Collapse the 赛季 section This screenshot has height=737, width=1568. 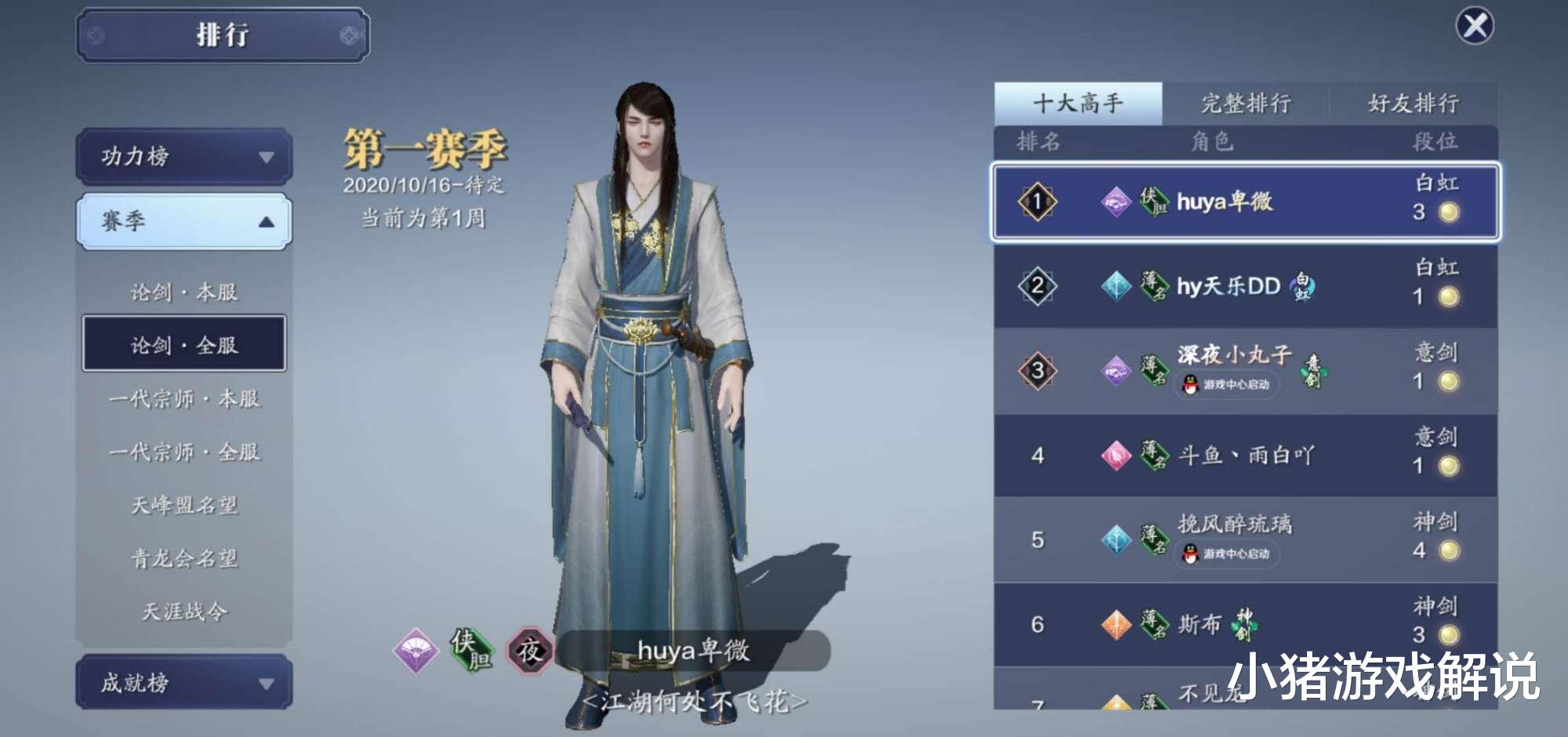click(183, 221)
